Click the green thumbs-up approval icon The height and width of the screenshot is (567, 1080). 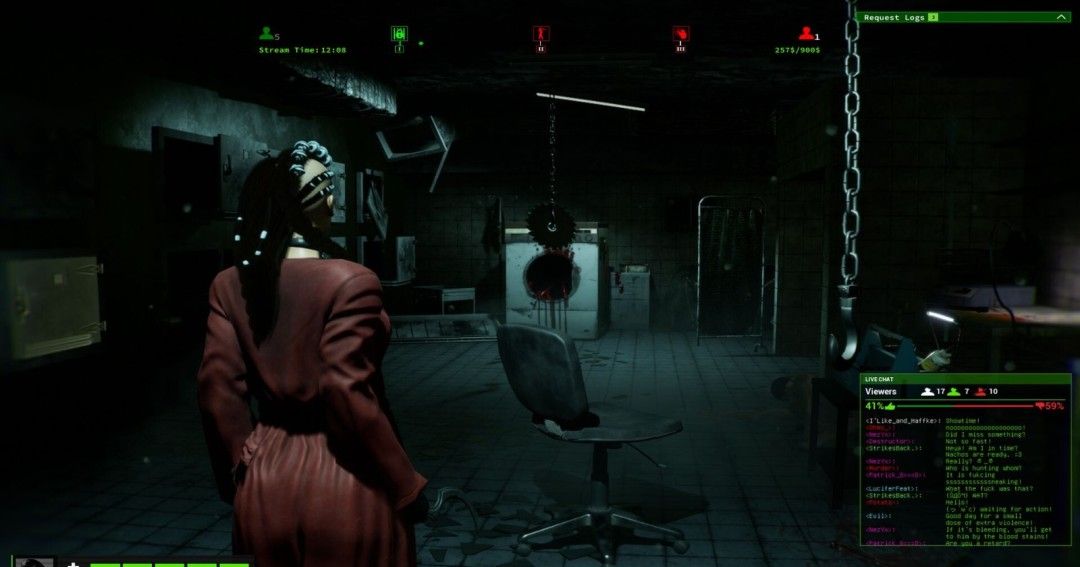890,406
